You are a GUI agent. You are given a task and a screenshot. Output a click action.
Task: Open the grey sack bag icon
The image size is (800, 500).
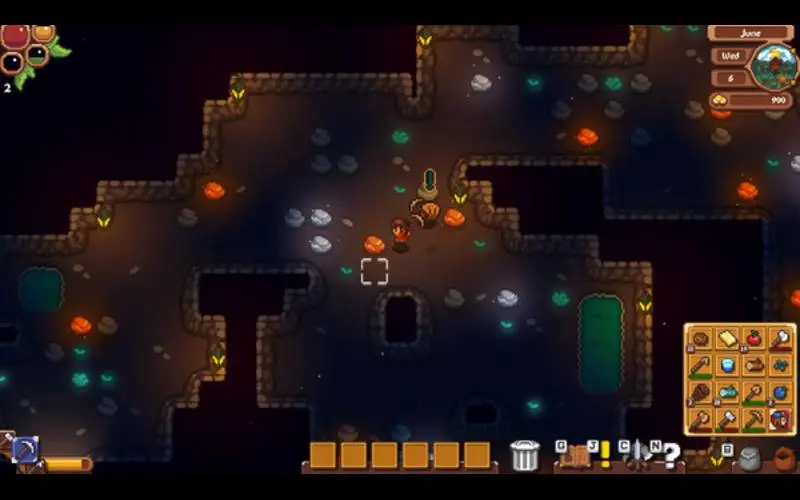click(748, 459)
